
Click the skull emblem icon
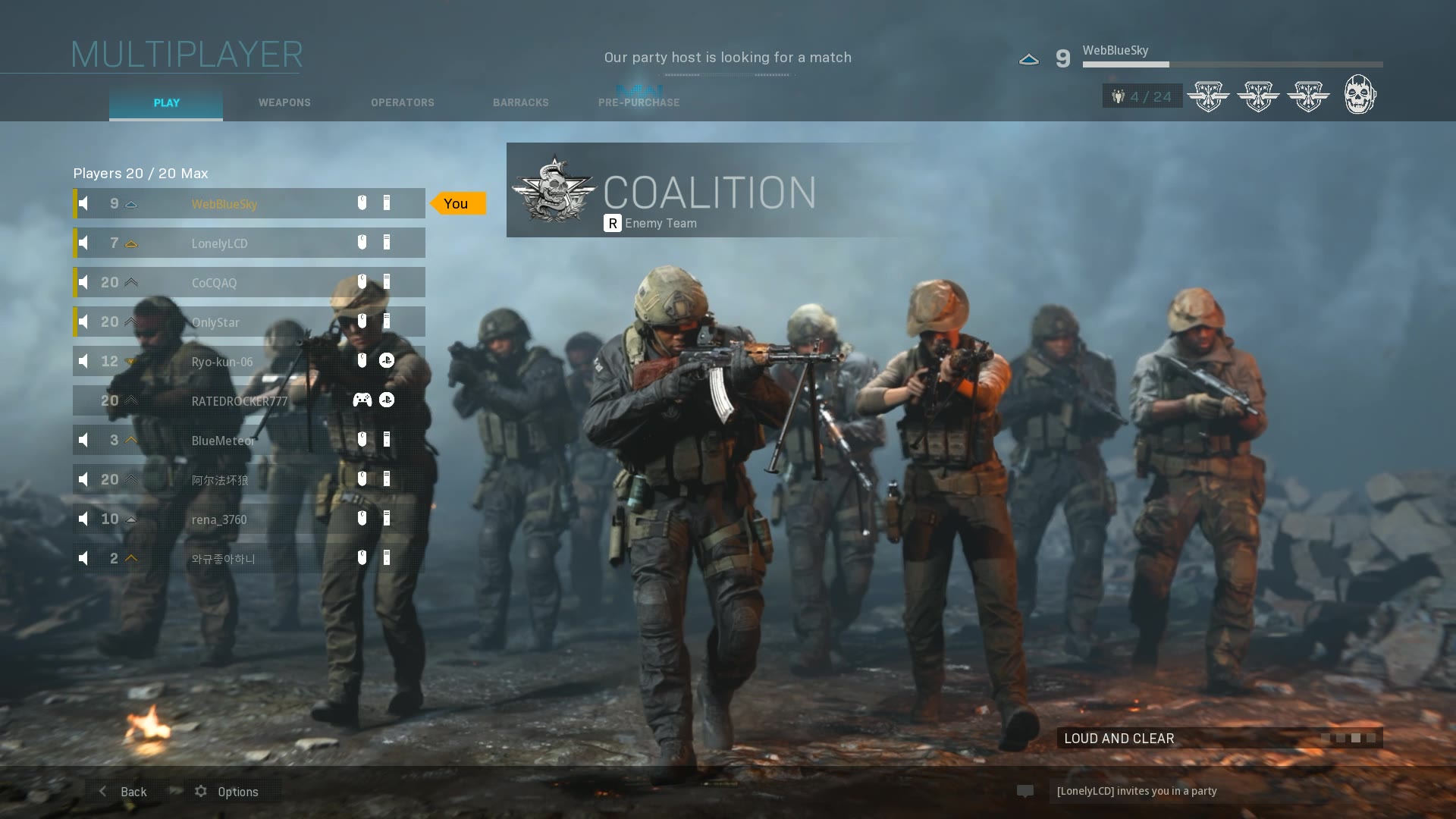pyautogui.click(x=1360, y=95)
